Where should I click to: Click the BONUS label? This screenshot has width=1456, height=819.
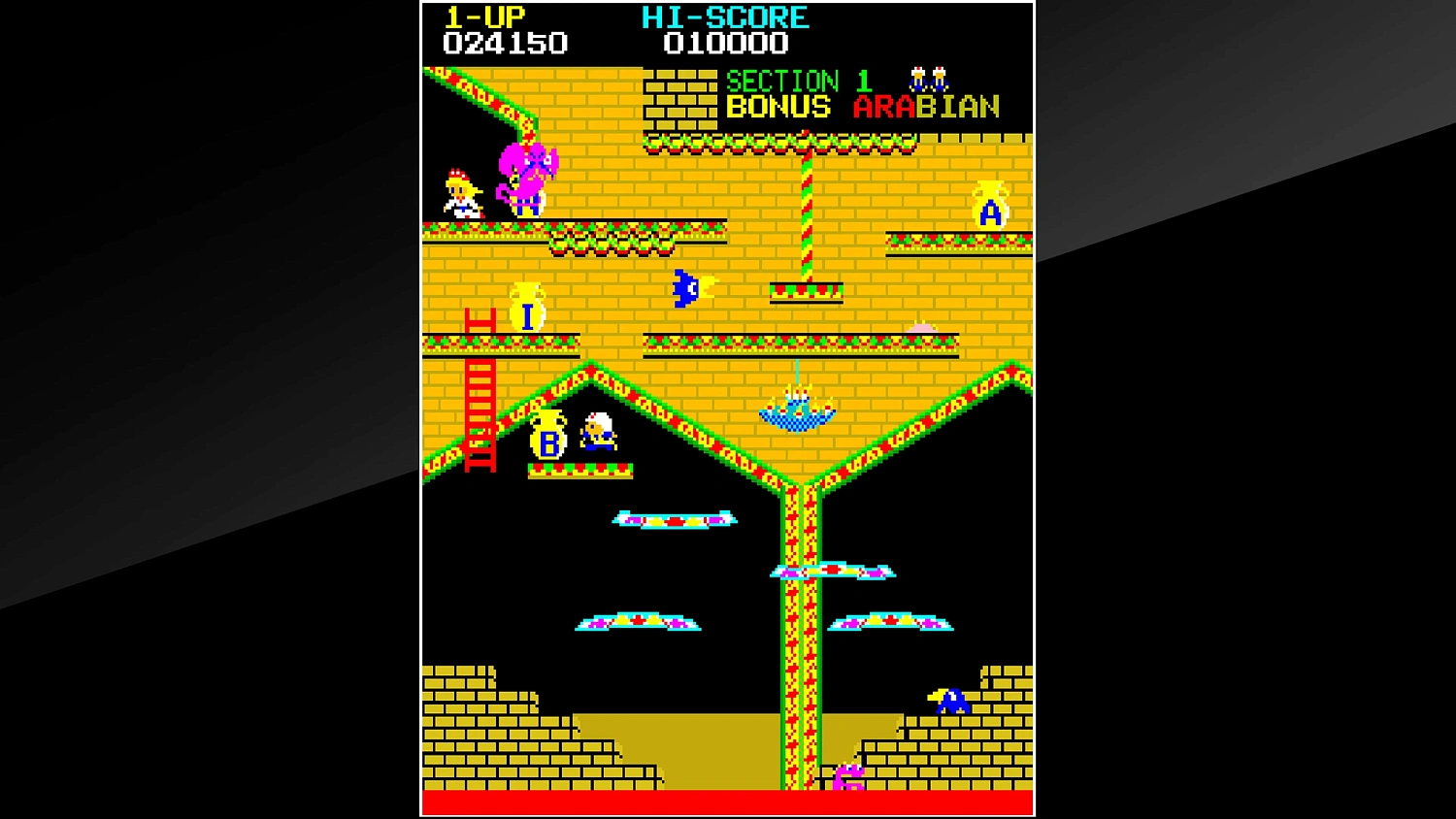(x=778, y=108)
